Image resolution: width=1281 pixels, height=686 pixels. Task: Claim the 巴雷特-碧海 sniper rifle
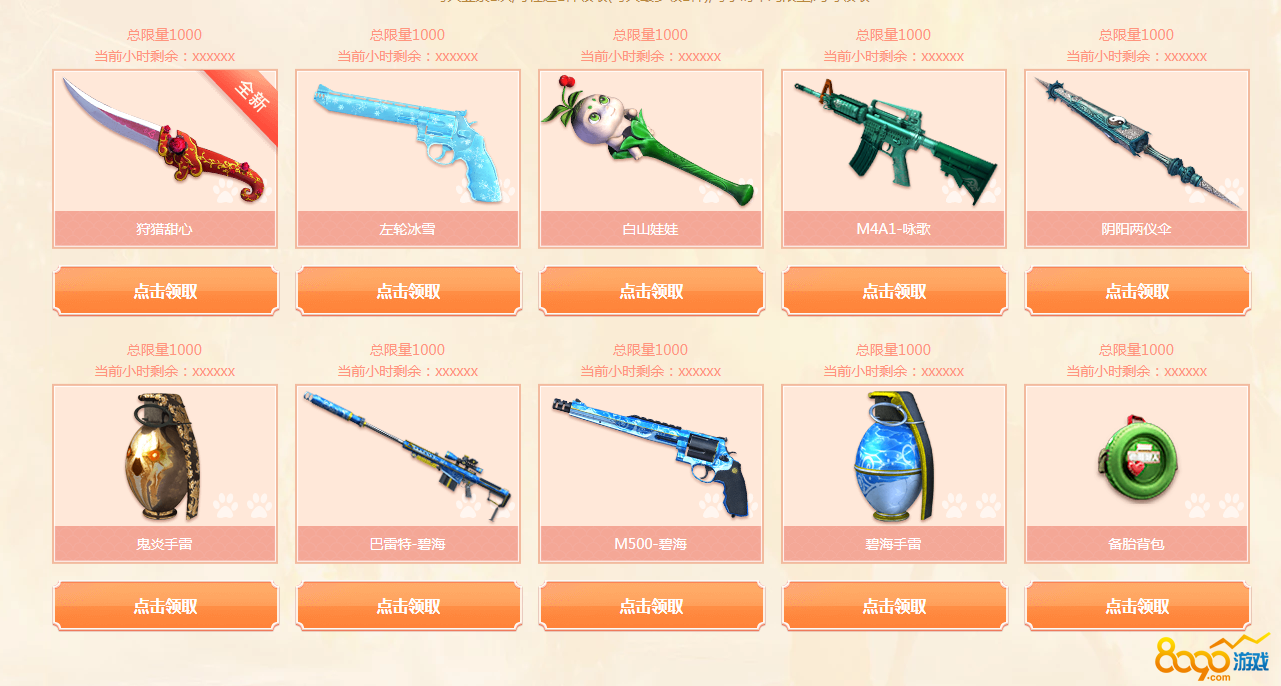[x=408, y=606]
